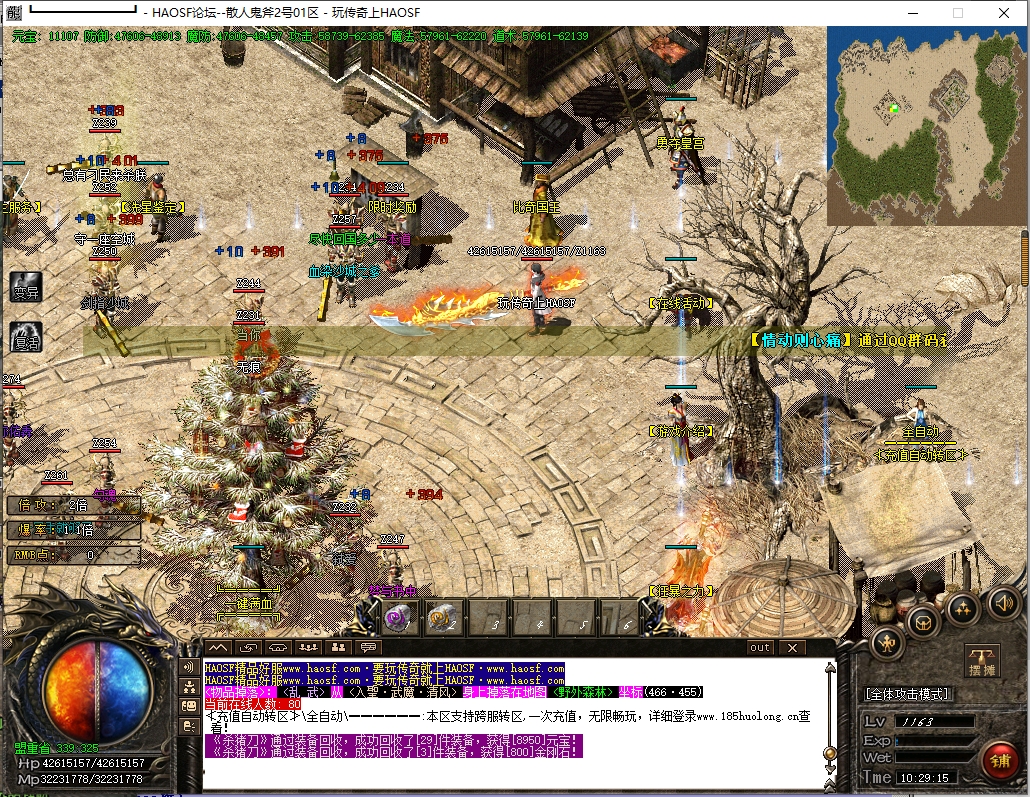Open the bag chest round button

[922, 621]
